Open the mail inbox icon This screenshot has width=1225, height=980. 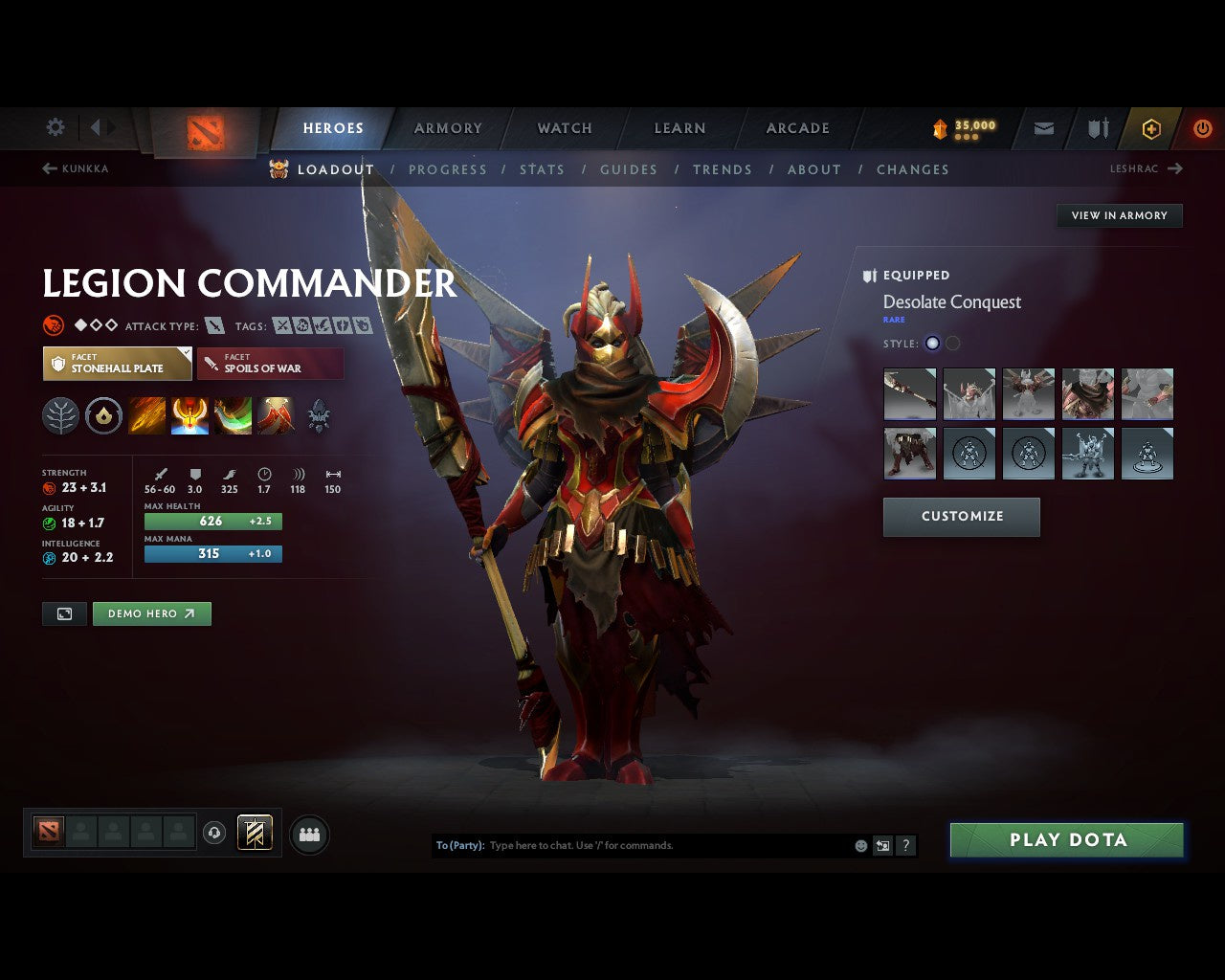coord(1042,127)
